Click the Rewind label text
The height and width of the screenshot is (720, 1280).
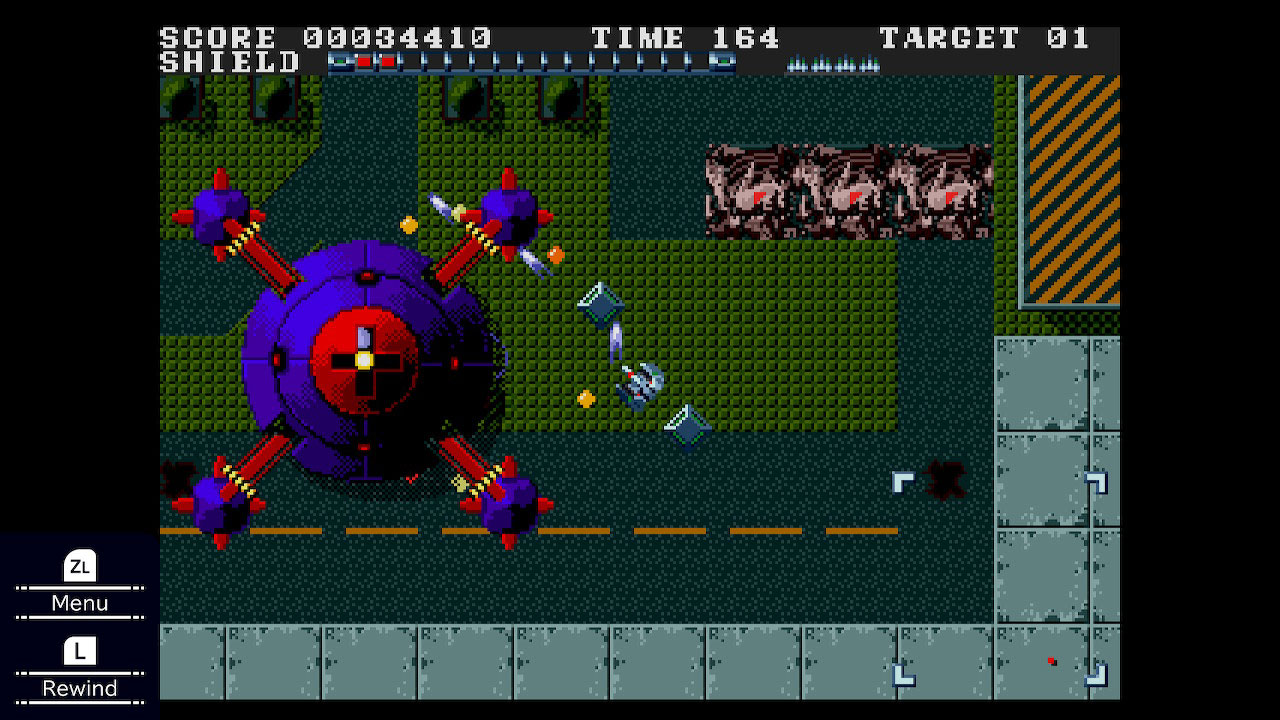80,687
